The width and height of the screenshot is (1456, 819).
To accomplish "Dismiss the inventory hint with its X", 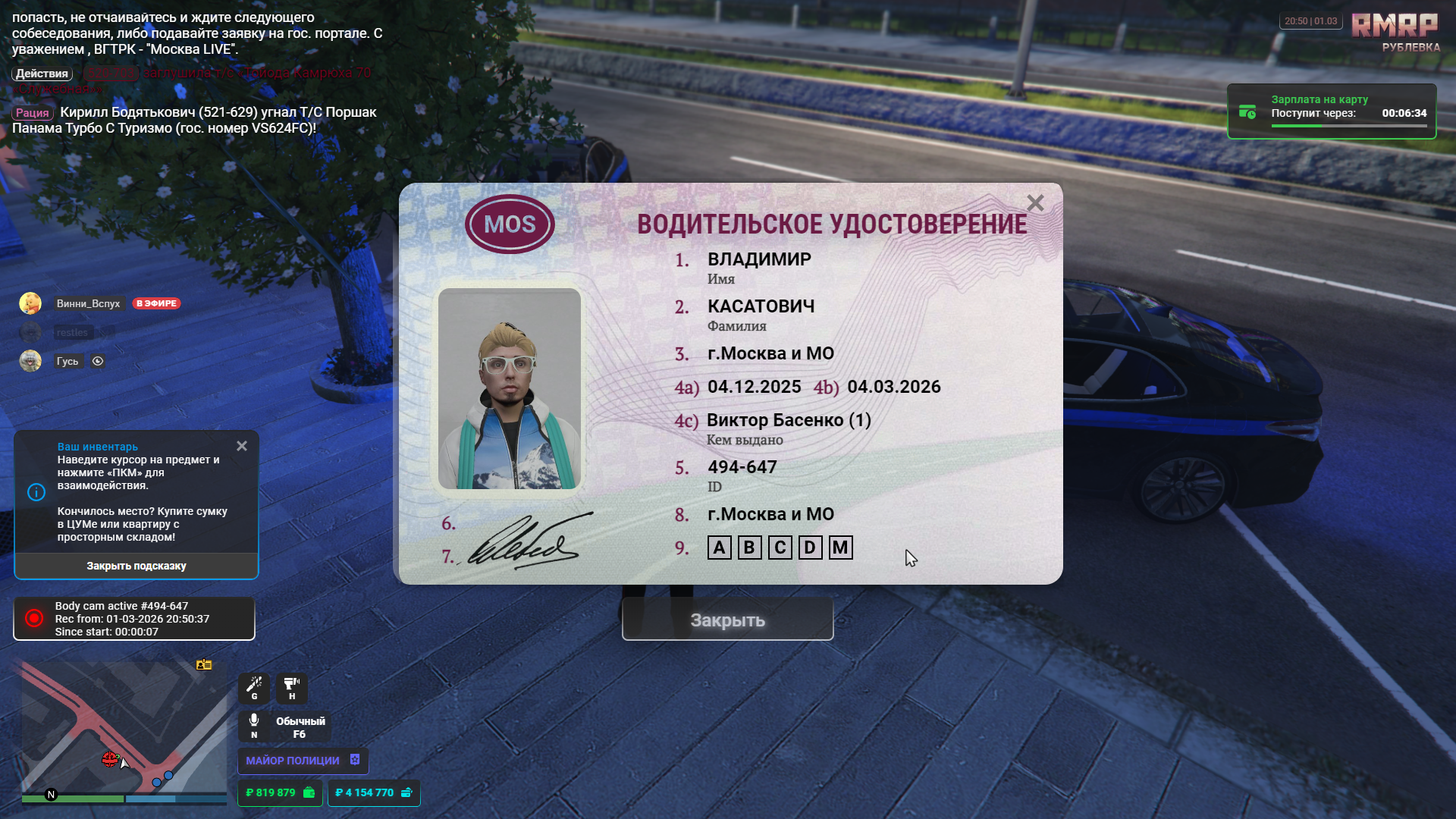I will 242,446.
